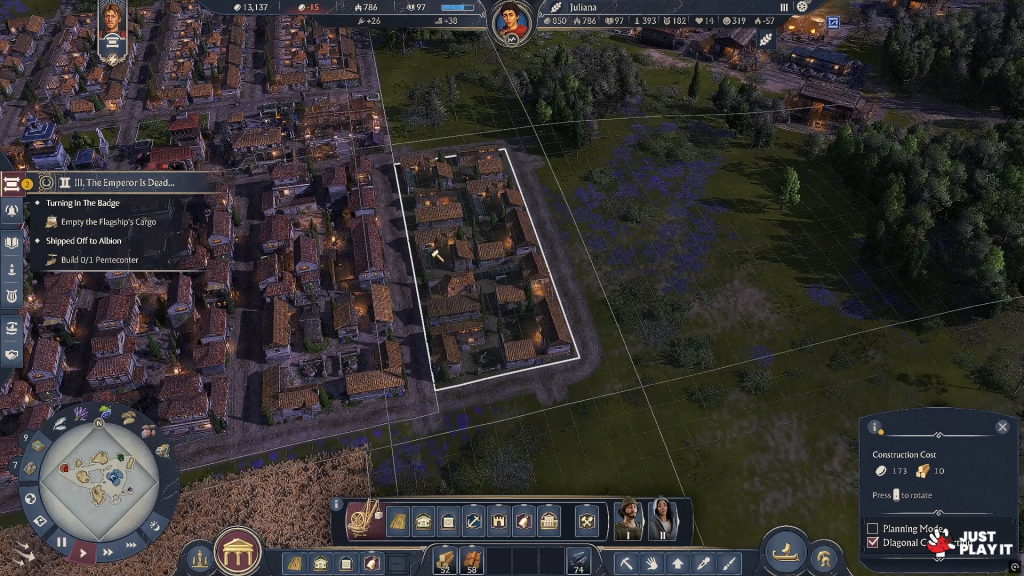Select the crossed hammers production category
The image size is (1024, 576).
tap(587, 521)
